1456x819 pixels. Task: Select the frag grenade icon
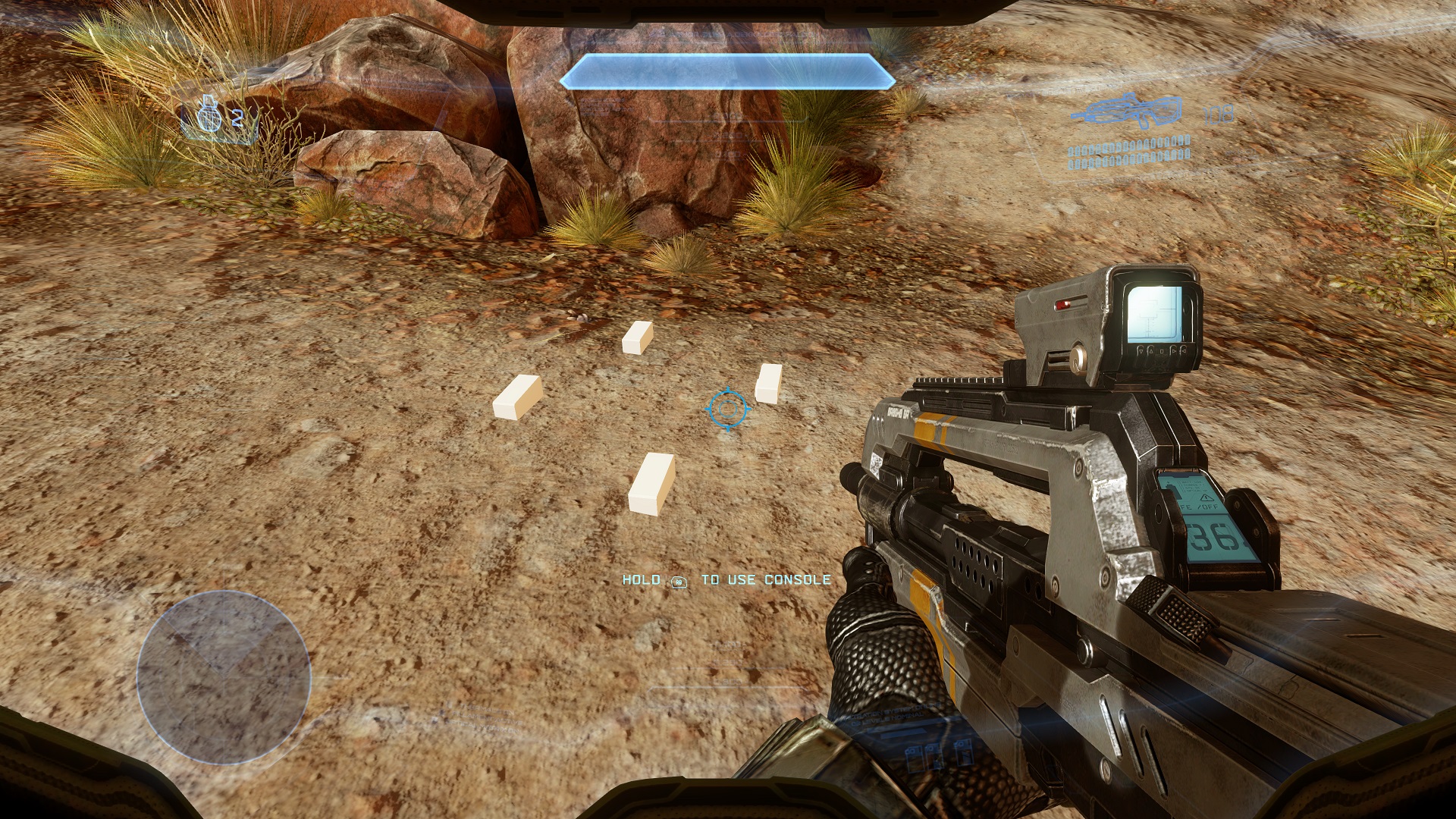[209, 118]
